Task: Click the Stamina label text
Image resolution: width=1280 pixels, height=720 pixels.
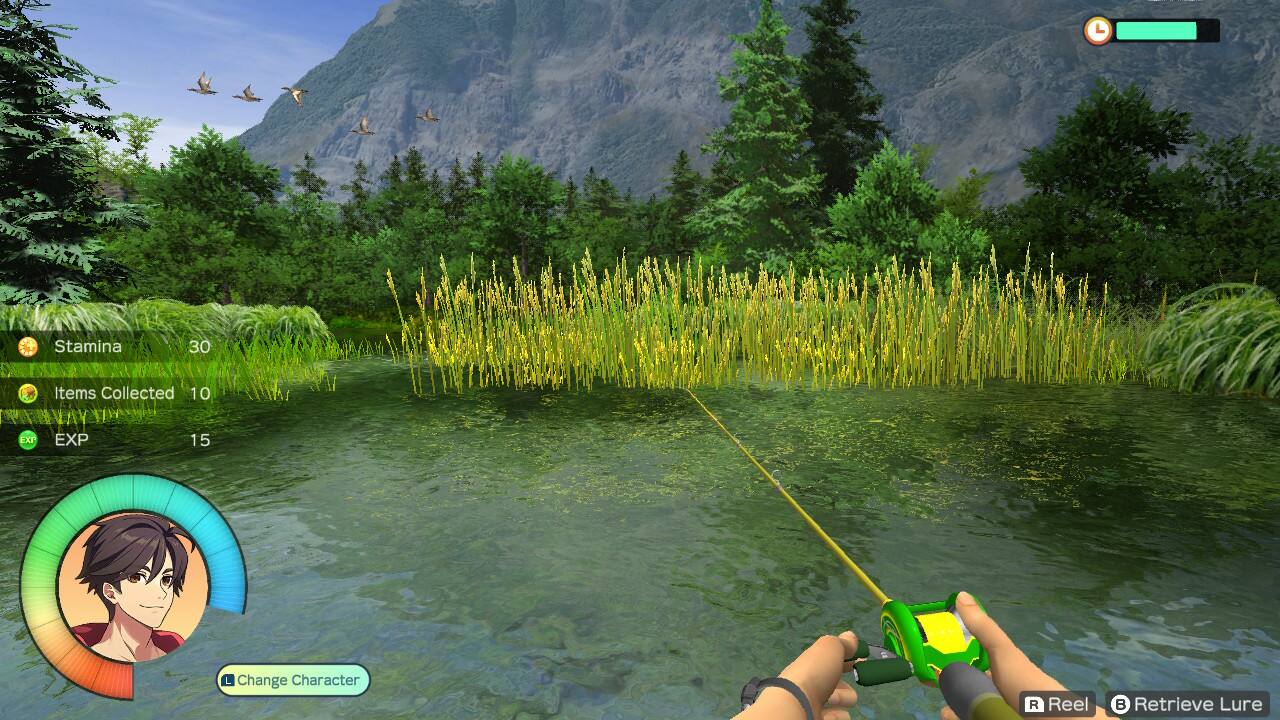Action: [88, 346]
